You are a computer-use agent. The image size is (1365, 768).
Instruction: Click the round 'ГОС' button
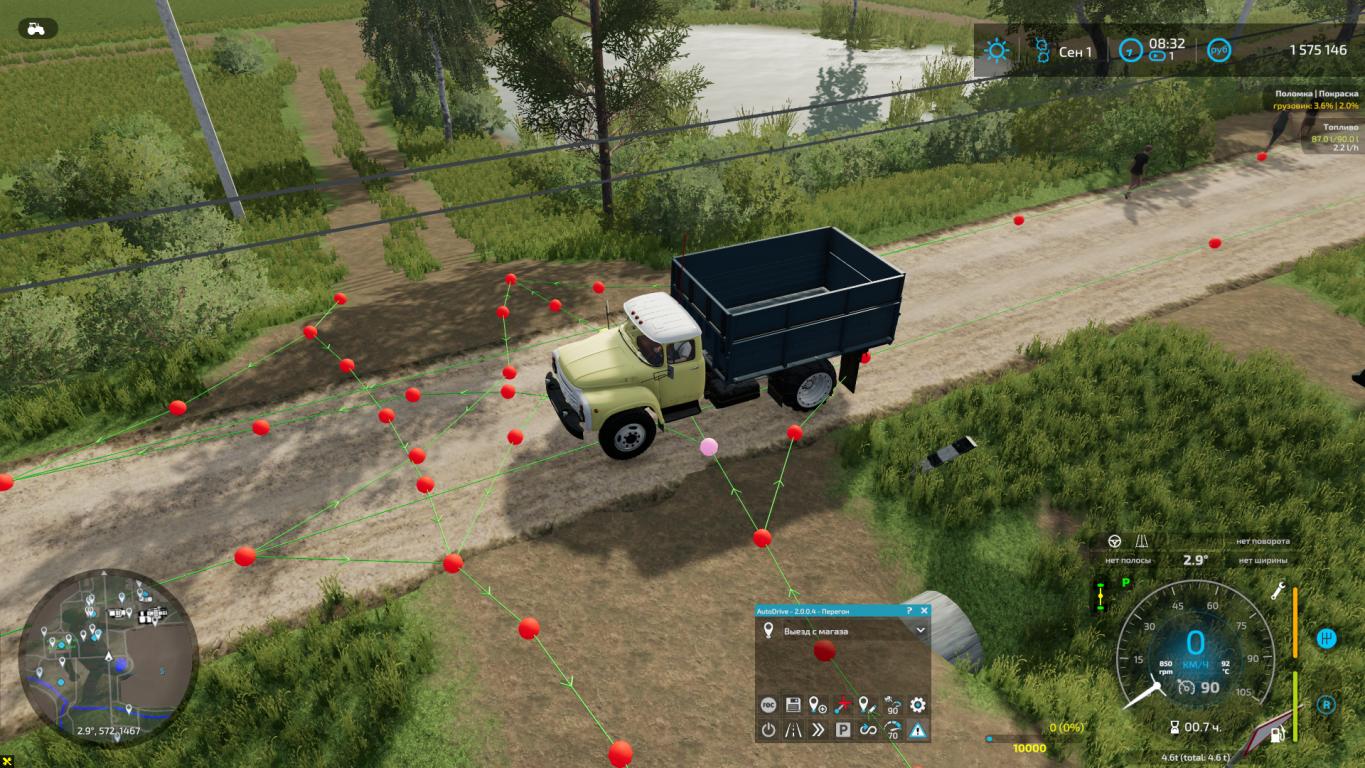(x=768, y=705)
